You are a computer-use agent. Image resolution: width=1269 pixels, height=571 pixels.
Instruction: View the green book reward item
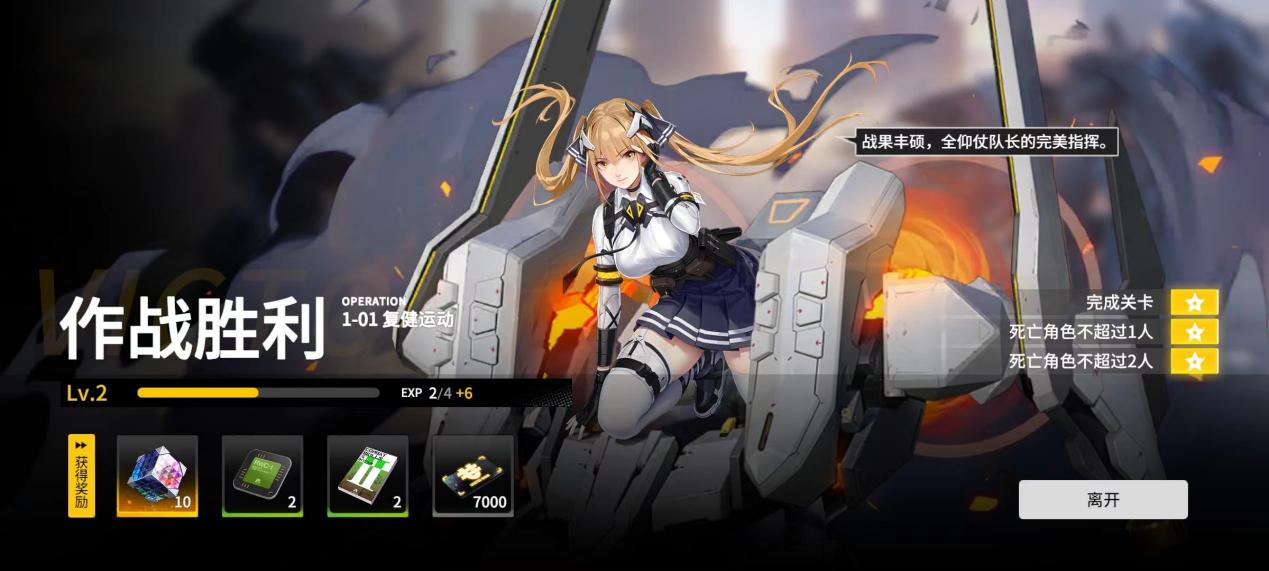pos(367,476)
